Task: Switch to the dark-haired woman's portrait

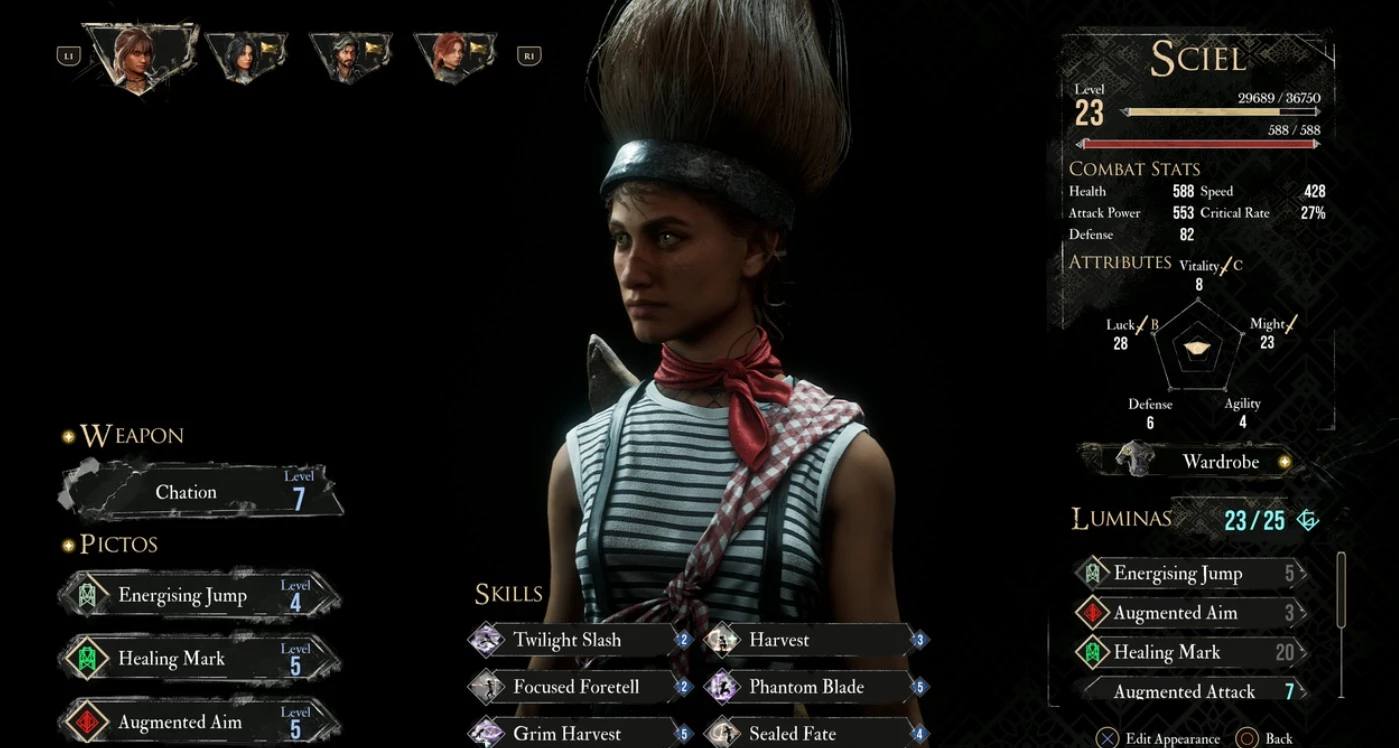Action: click(245, 55)
